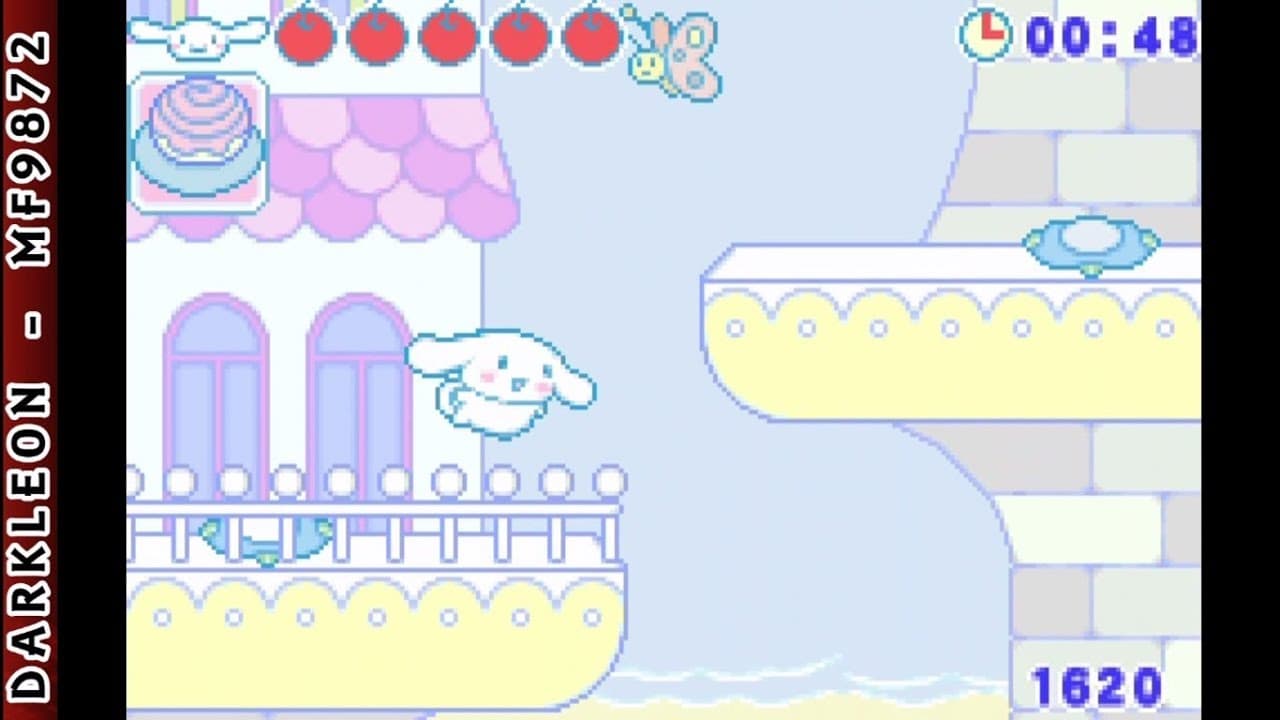Click the middle apple icon in the row

(448, 35)
